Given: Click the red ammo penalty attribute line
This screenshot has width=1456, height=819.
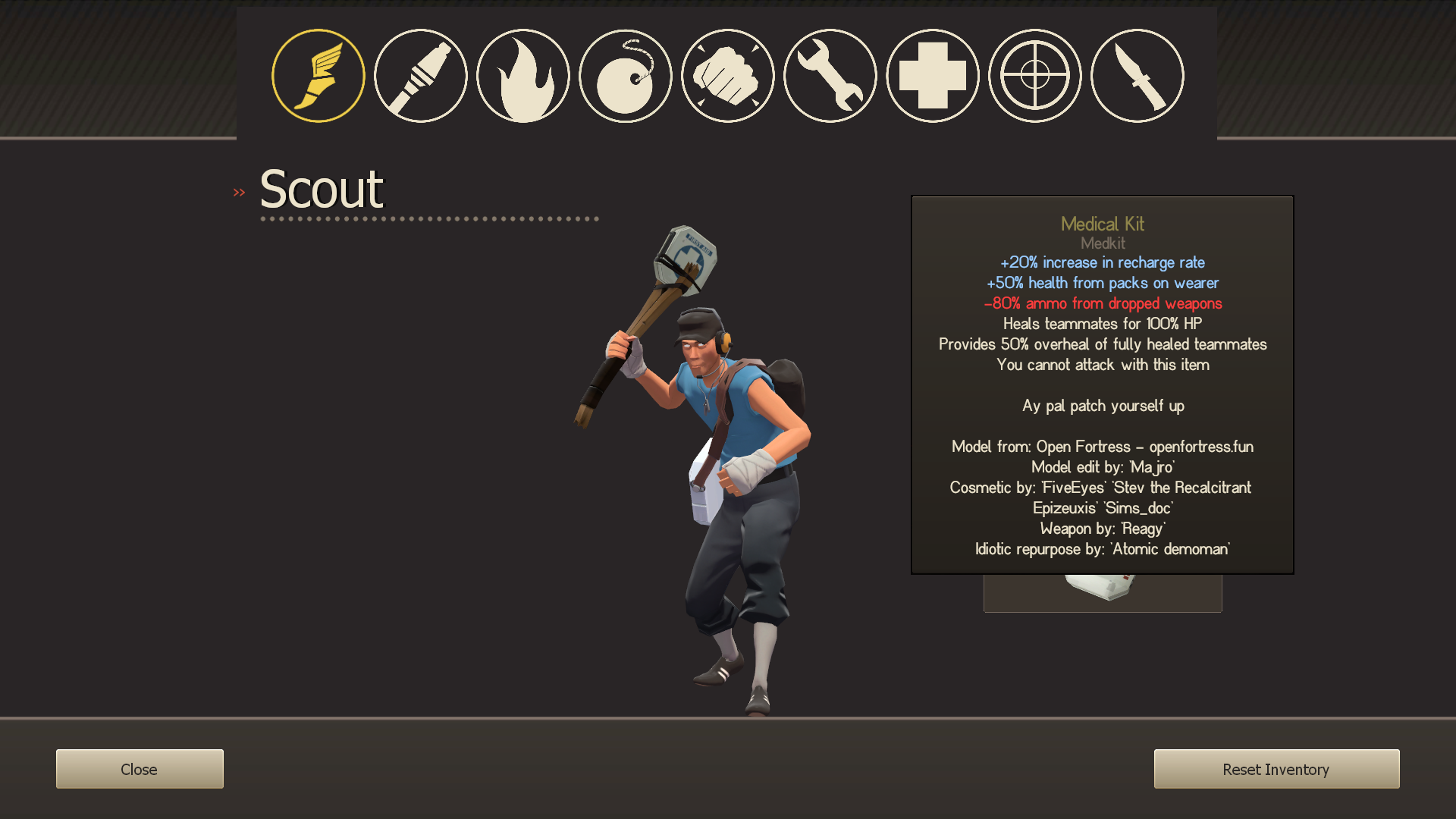Looking at the screenshot, I should point(1102,303).
